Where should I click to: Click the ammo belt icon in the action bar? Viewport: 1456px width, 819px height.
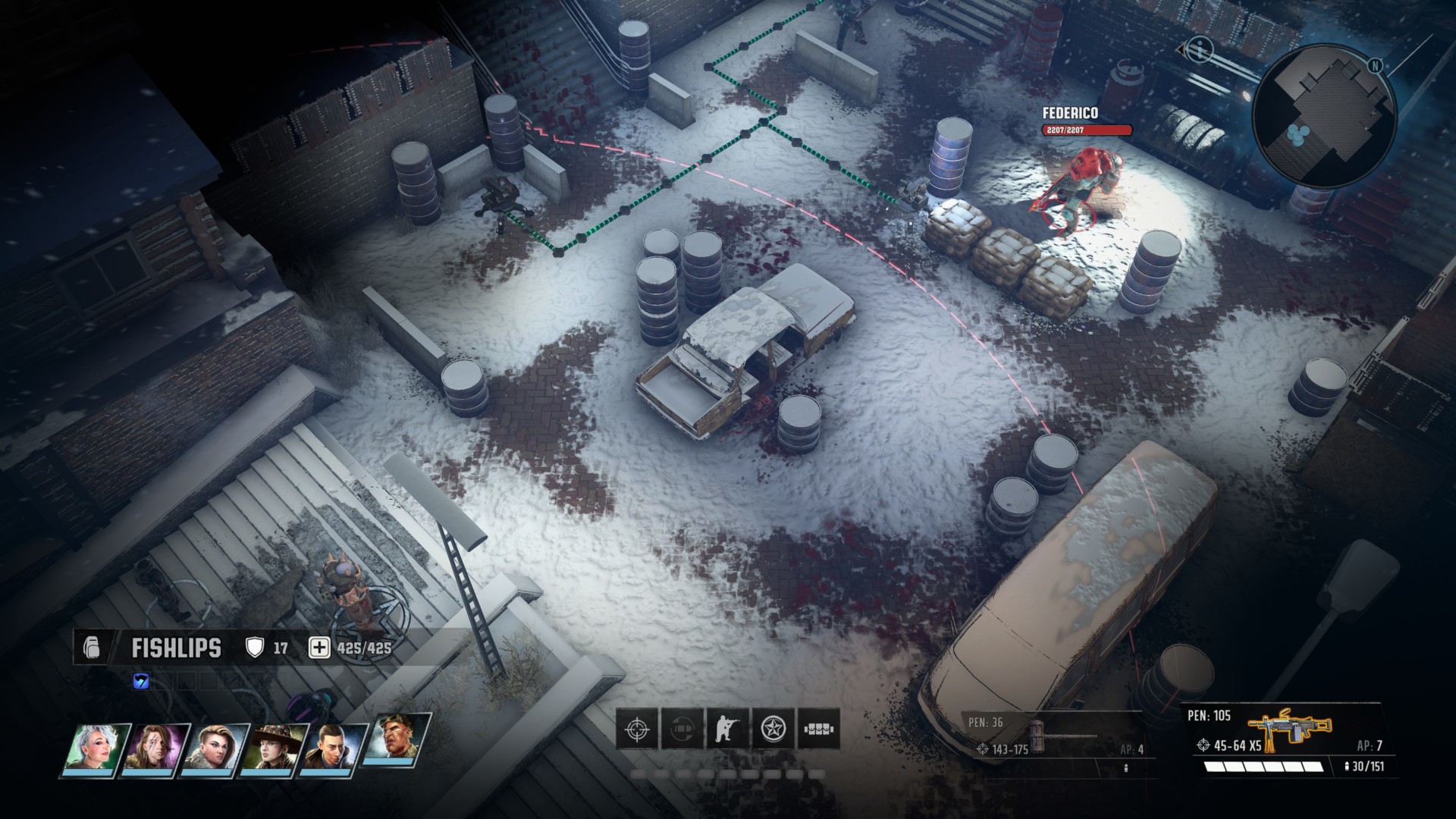tap(819, 730)
